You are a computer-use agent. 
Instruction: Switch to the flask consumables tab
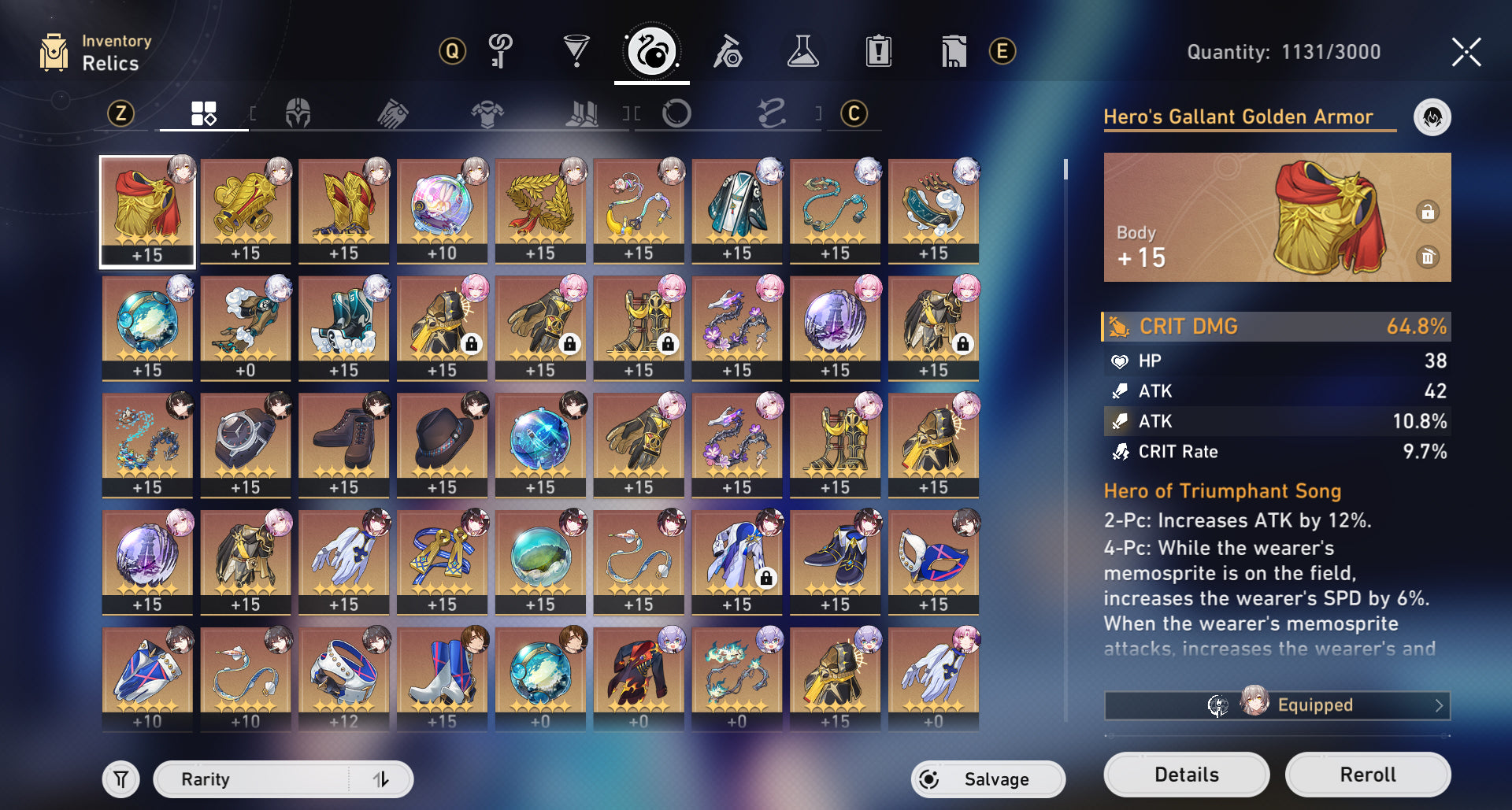[802, 52]
